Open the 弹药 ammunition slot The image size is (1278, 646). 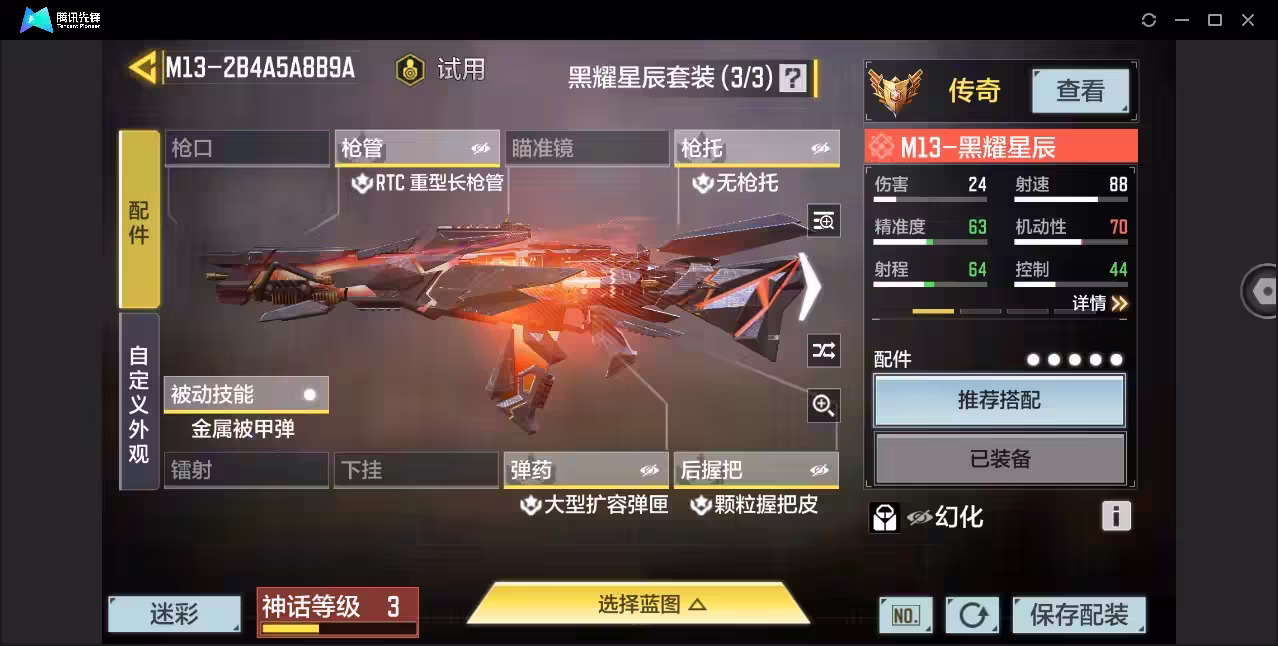coord(586,470)
